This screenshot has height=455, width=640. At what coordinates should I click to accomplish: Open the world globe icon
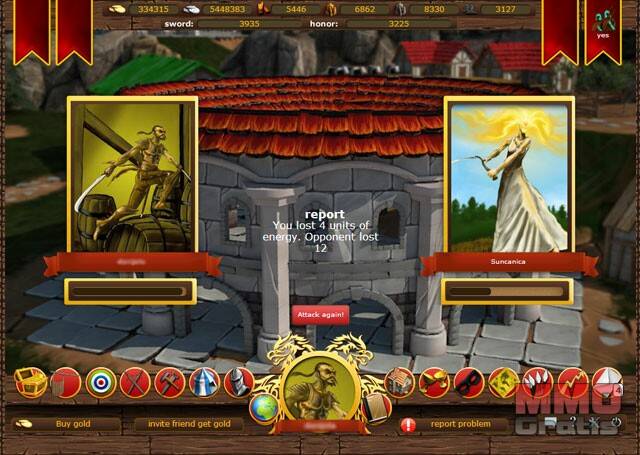(x=263, y=407)
